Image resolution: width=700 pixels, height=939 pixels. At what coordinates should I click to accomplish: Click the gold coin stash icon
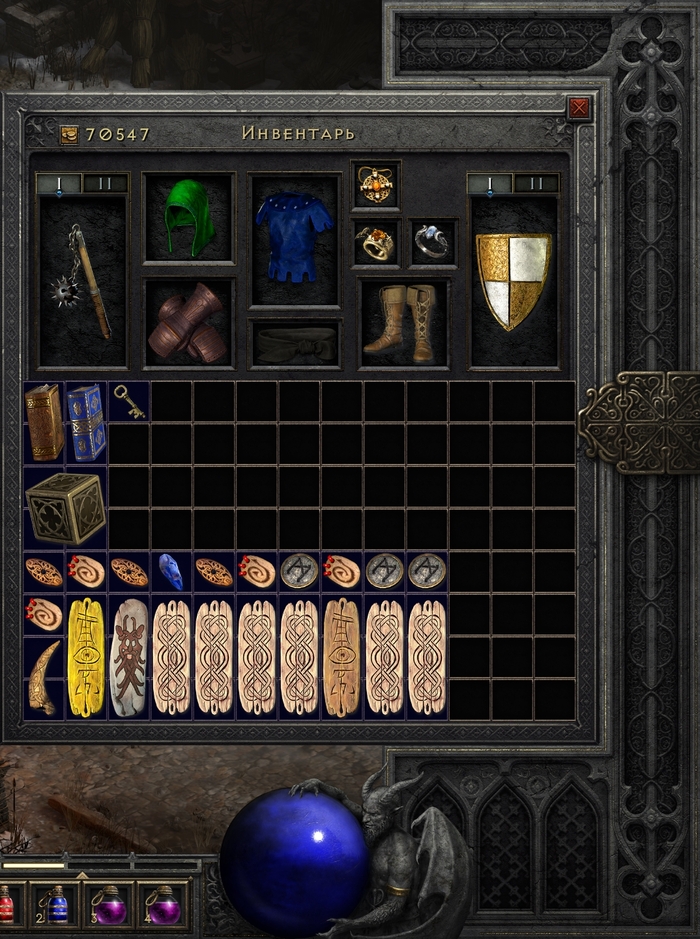pos(69,134)
